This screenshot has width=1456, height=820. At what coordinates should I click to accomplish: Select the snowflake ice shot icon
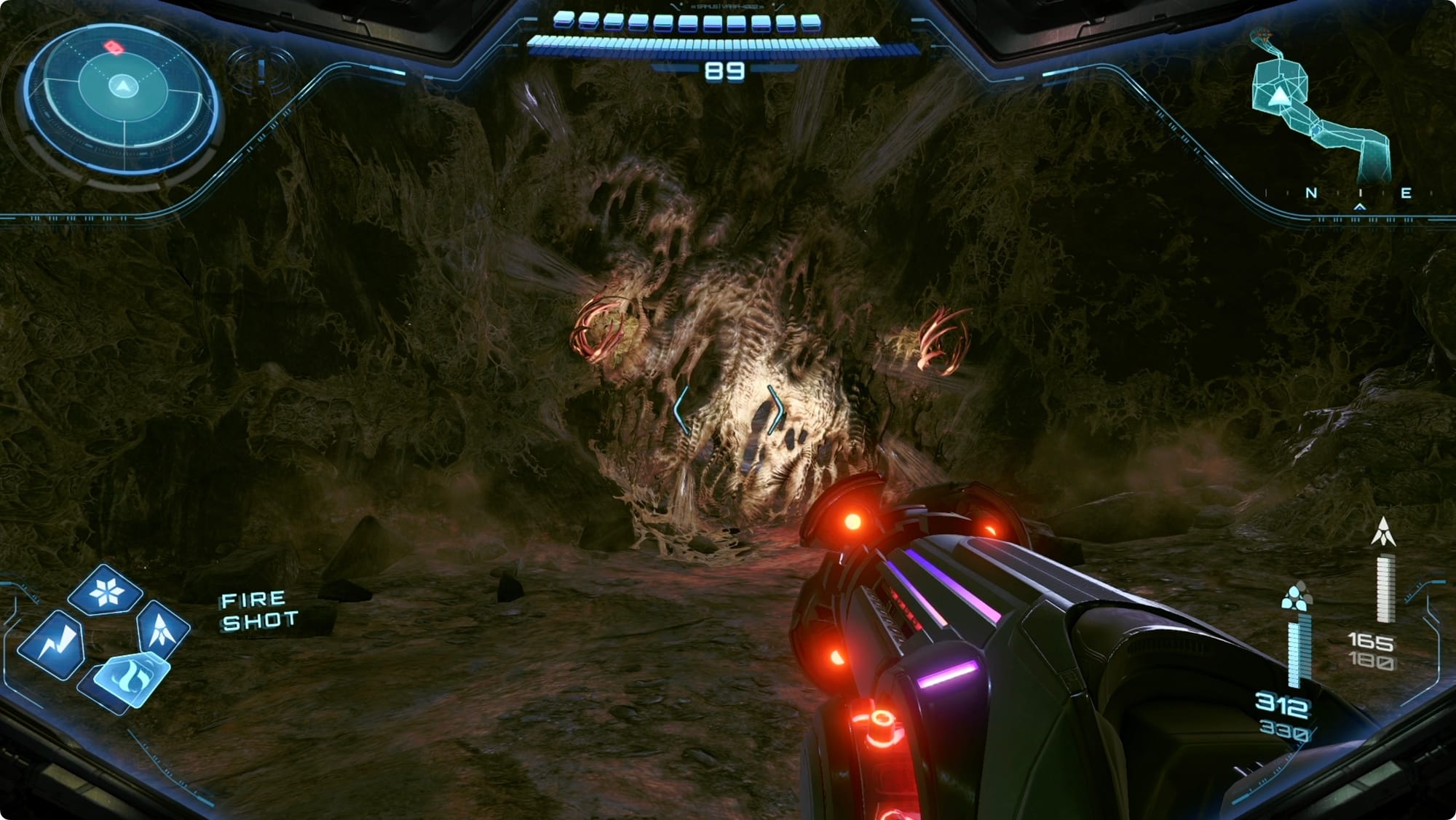[106, 592]
